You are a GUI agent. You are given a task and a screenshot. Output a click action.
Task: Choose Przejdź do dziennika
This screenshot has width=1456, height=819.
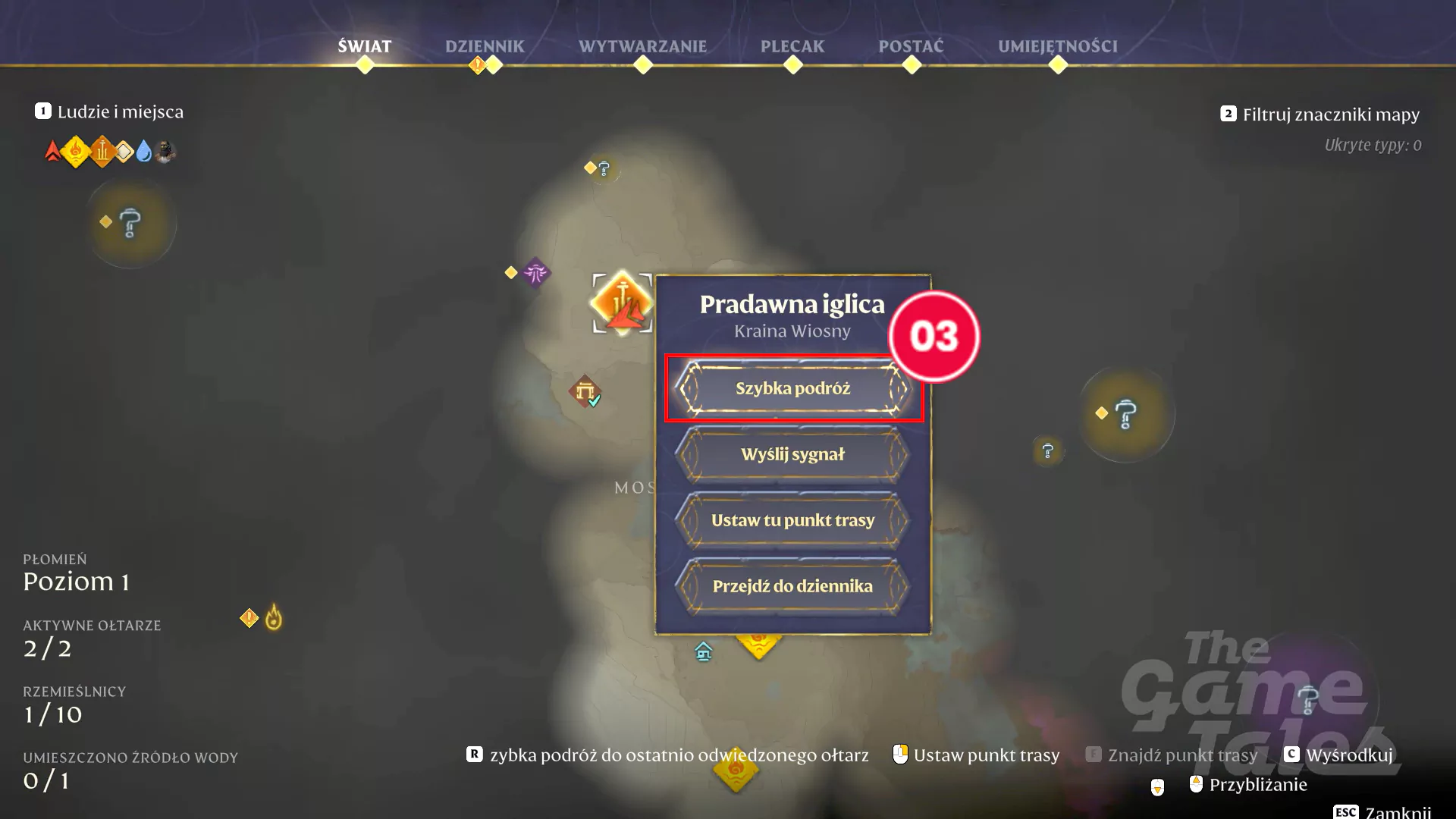point(792,586)
